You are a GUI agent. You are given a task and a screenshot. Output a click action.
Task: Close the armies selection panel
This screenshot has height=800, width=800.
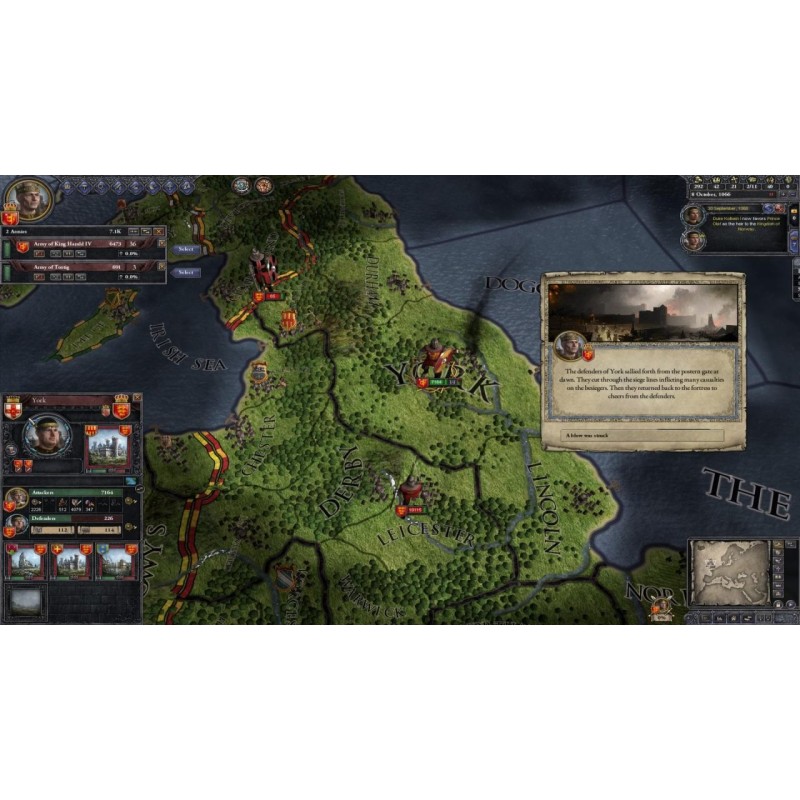159,230
